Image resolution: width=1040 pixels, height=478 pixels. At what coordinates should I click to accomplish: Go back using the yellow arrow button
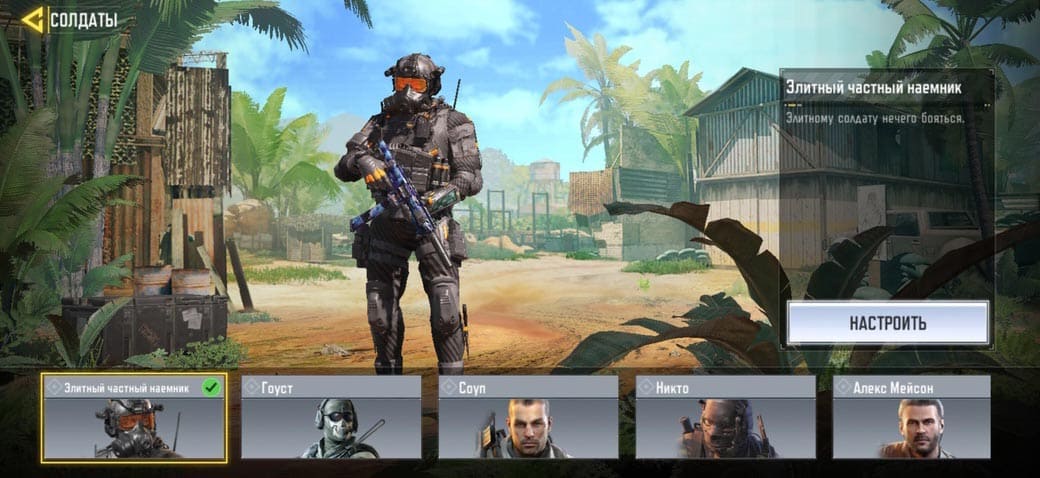pyautogui.click(x=33, y=19)
